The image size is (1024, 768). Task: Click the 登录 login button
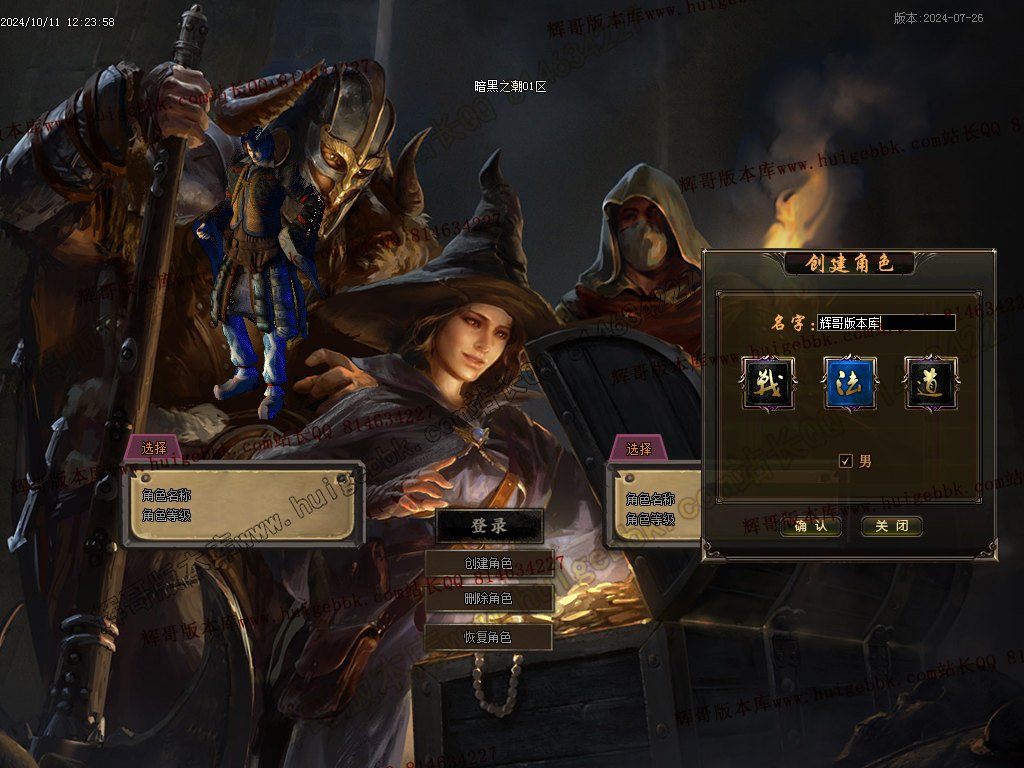tap(489, 526)
